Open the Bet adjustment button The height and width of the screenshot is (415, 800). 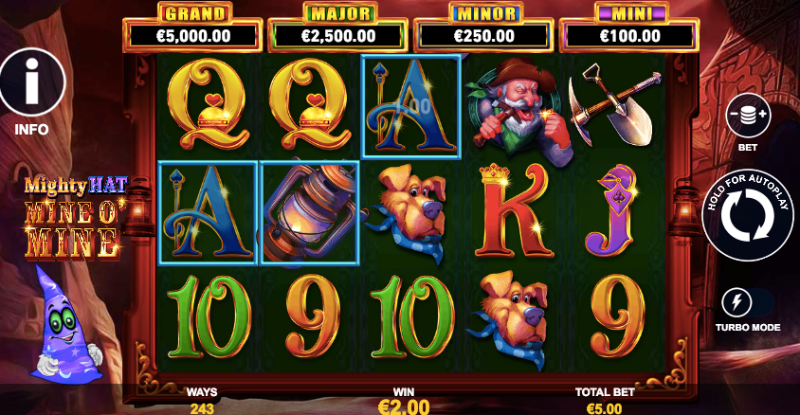click(x=747, y=117)
